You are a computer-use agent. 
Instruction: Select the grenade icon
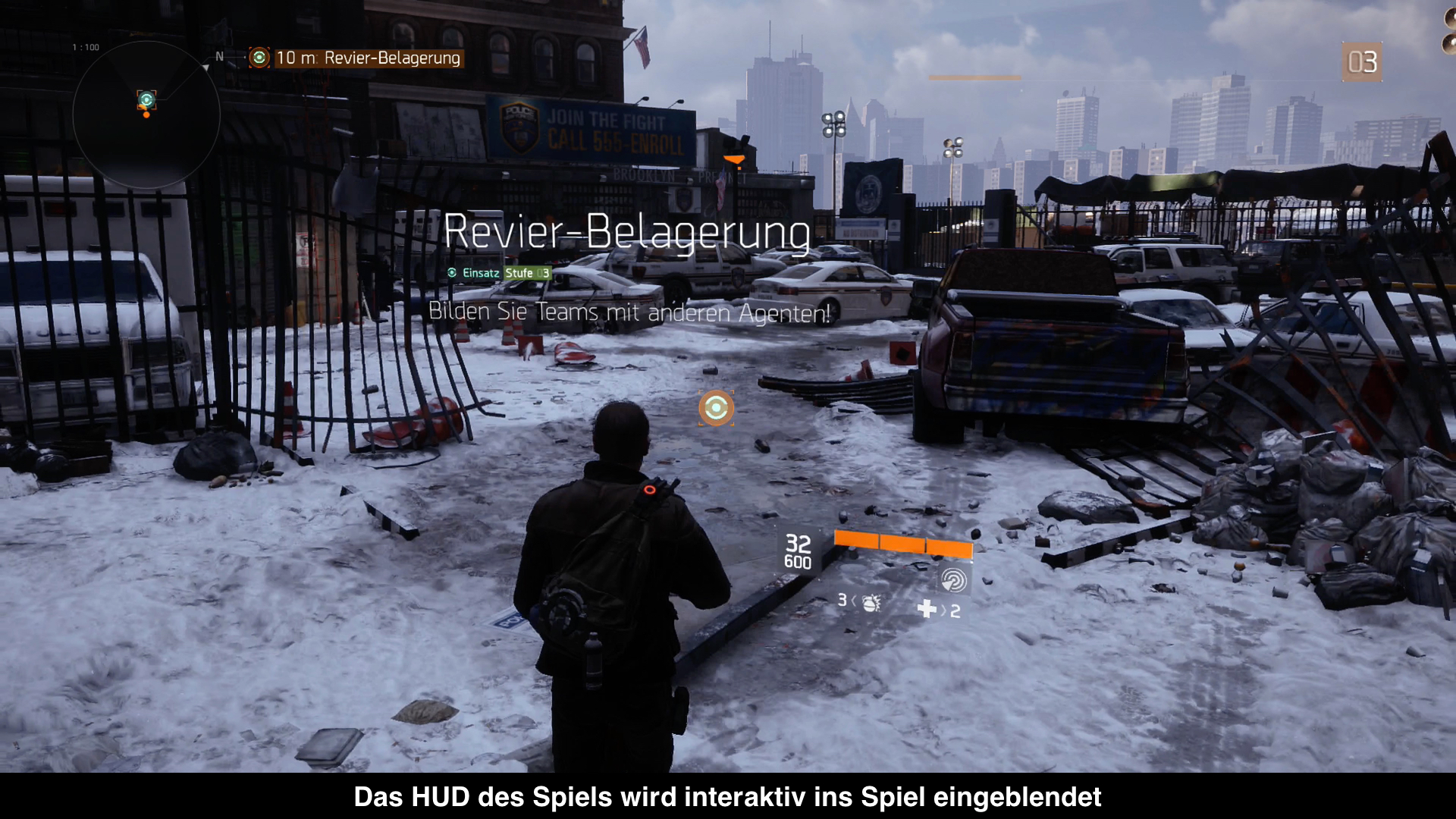click(871, 602)
